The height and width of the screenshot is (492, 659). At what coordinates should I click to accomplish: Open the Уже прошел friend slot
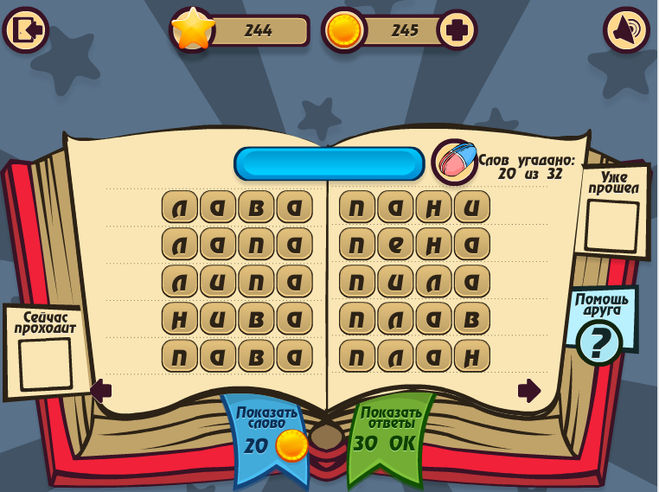pos(611,224)
